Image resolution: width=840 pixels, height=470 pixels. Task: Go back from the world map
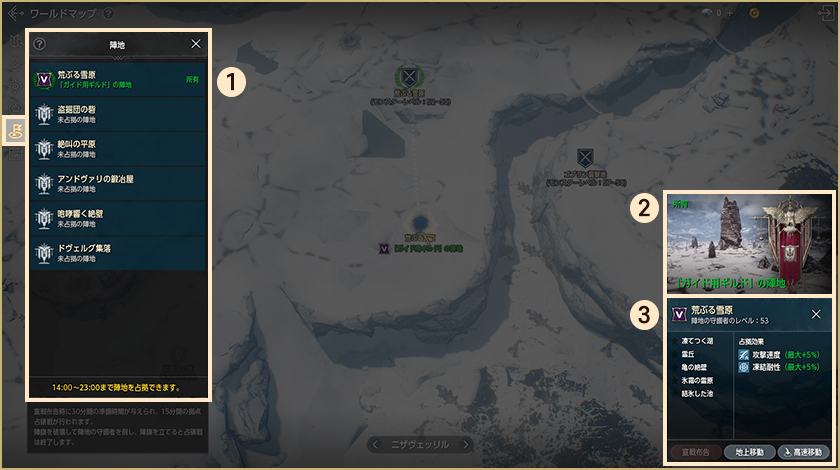(15, 14)
